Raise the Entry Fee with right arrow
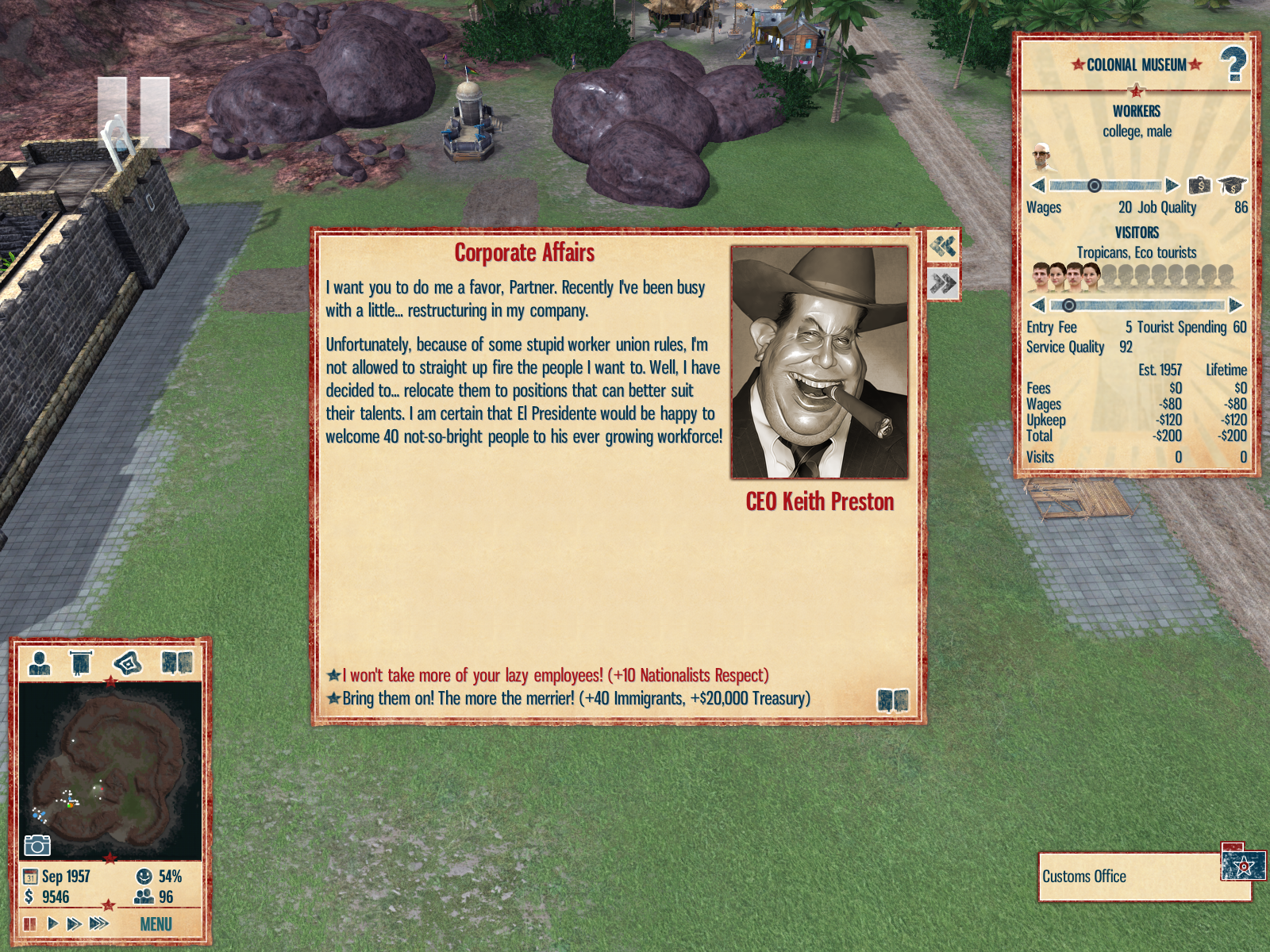 (x=1235, y=305)
